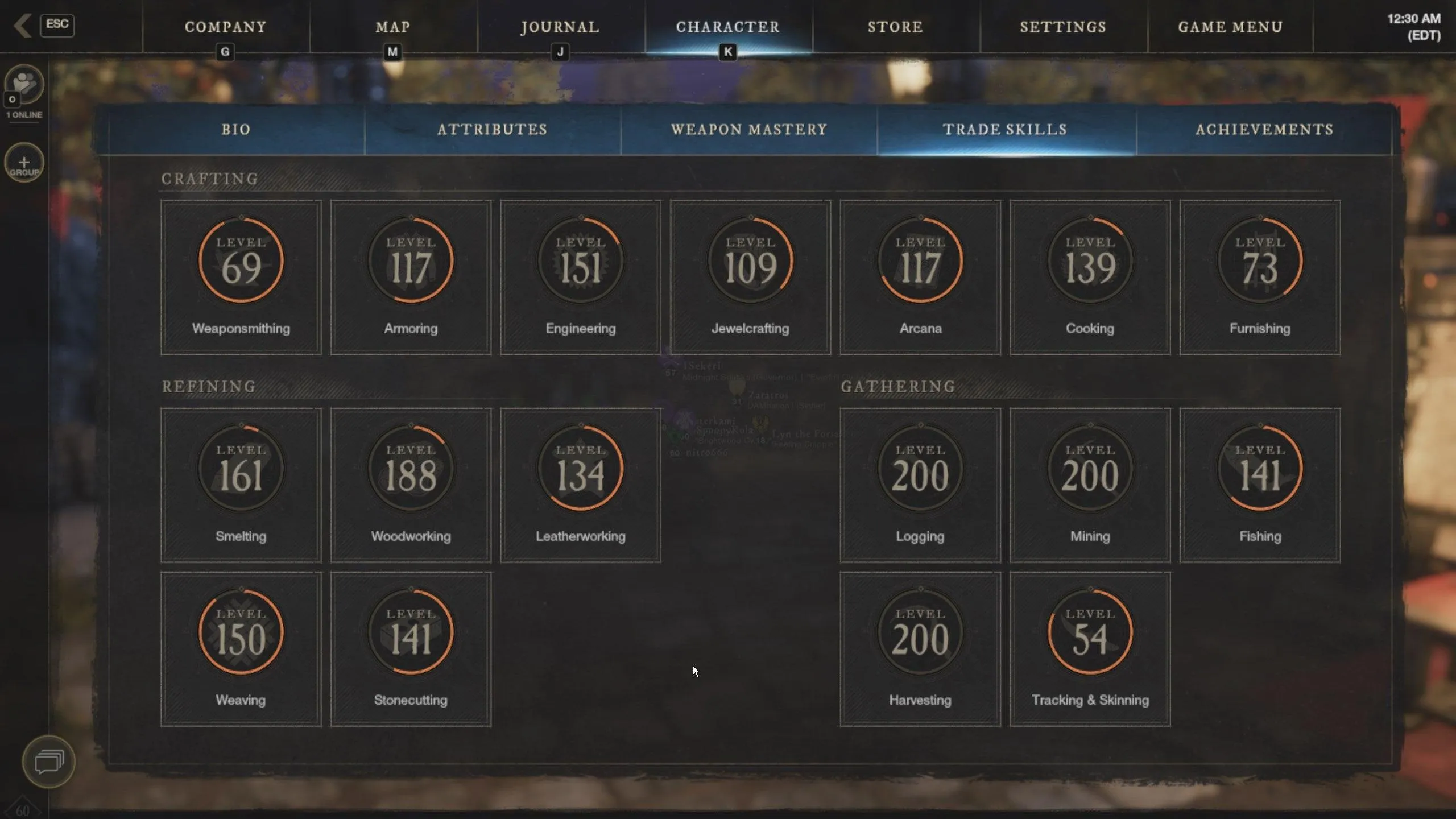Click the add Group button
The height and width of the screenshot is (819, 1456).
tap(24, 163)
